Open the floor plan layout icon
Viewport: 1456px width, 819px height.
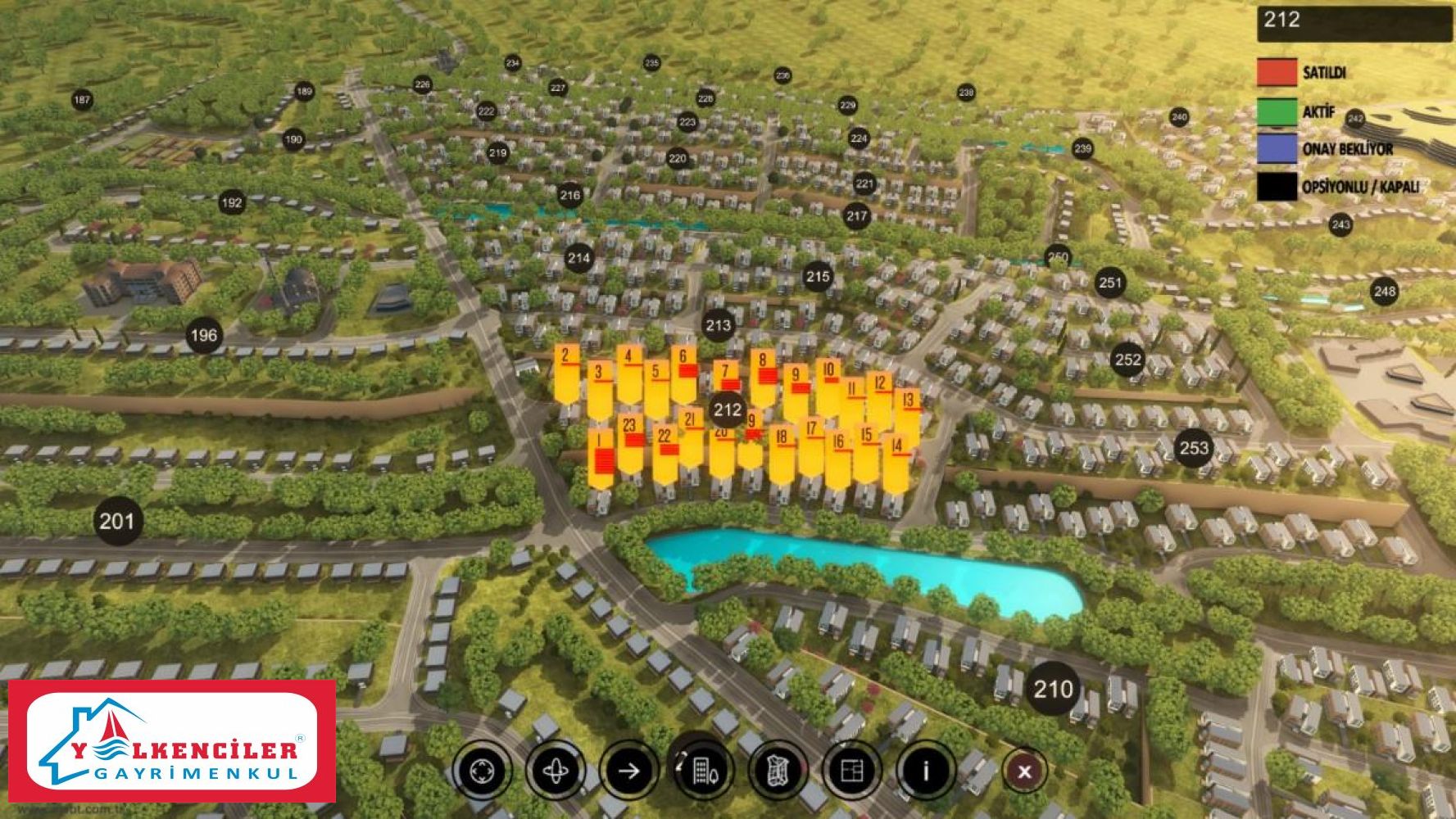[852, 771]
